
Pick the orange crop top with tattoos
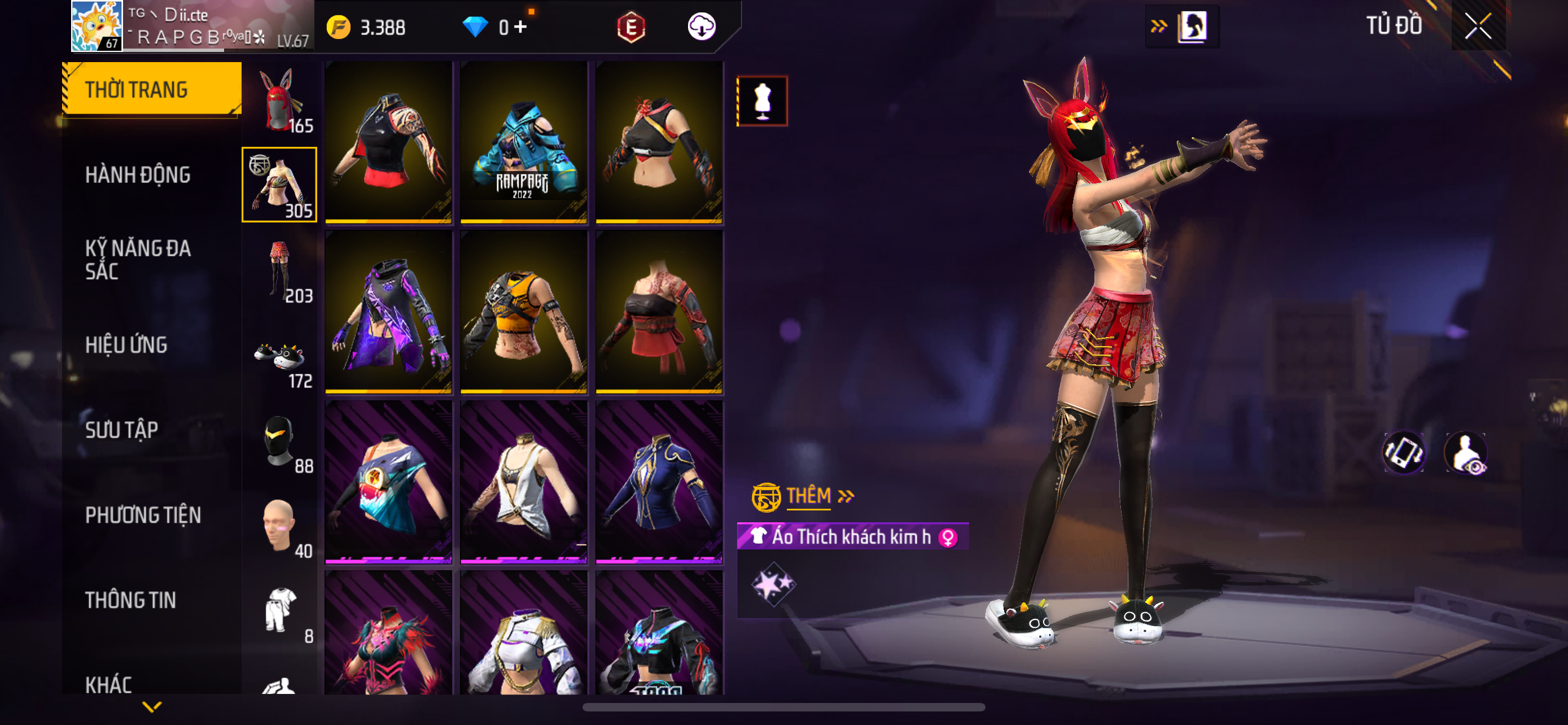523,312
